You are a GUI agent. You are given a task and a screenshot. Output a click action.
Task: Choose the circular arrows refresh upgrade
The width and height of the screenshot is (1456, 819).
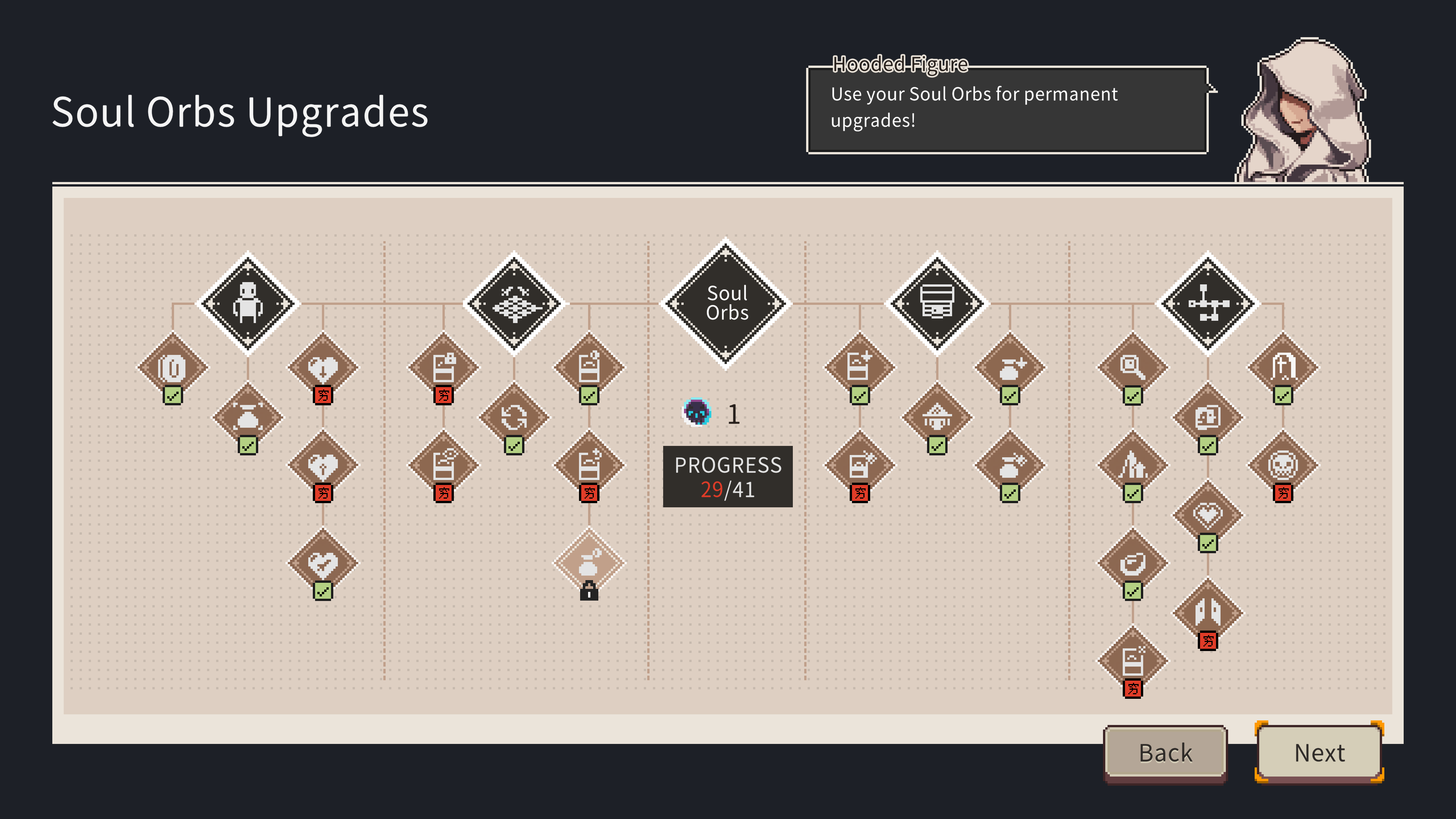(514, 417)
